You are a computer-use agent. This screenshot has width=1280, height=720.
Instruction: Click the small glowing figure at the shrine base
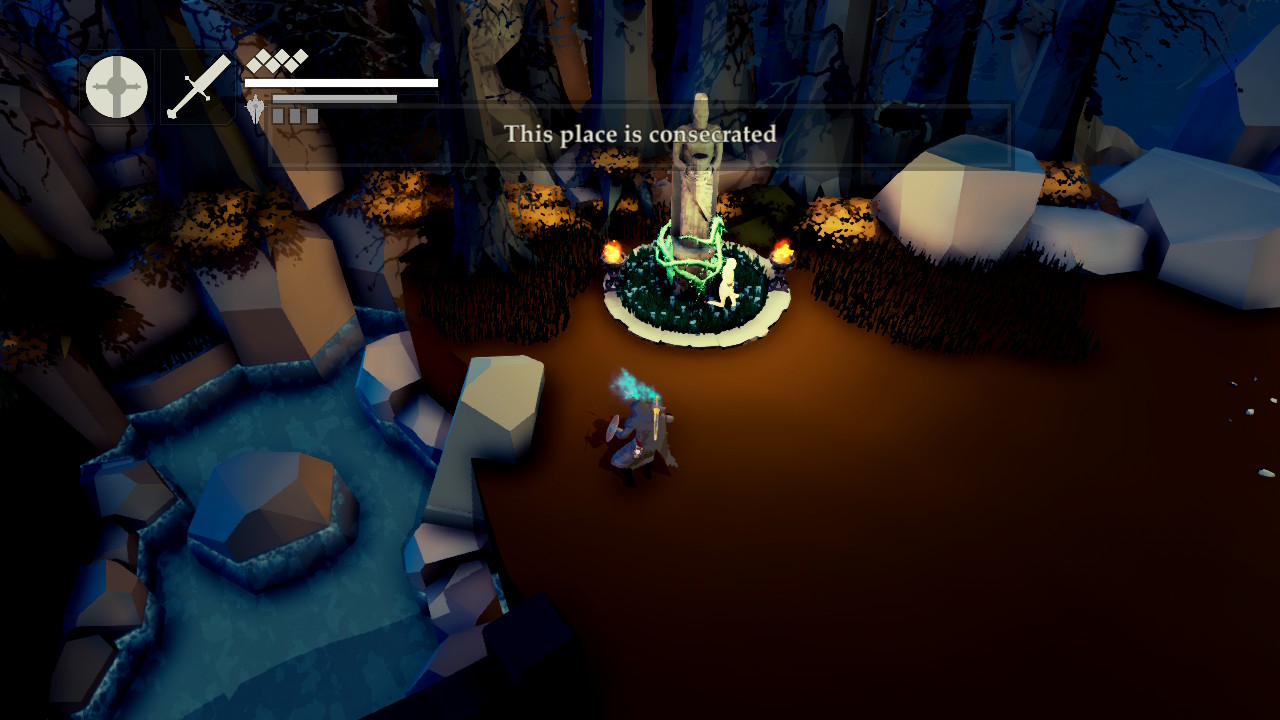tap(730, 280)
